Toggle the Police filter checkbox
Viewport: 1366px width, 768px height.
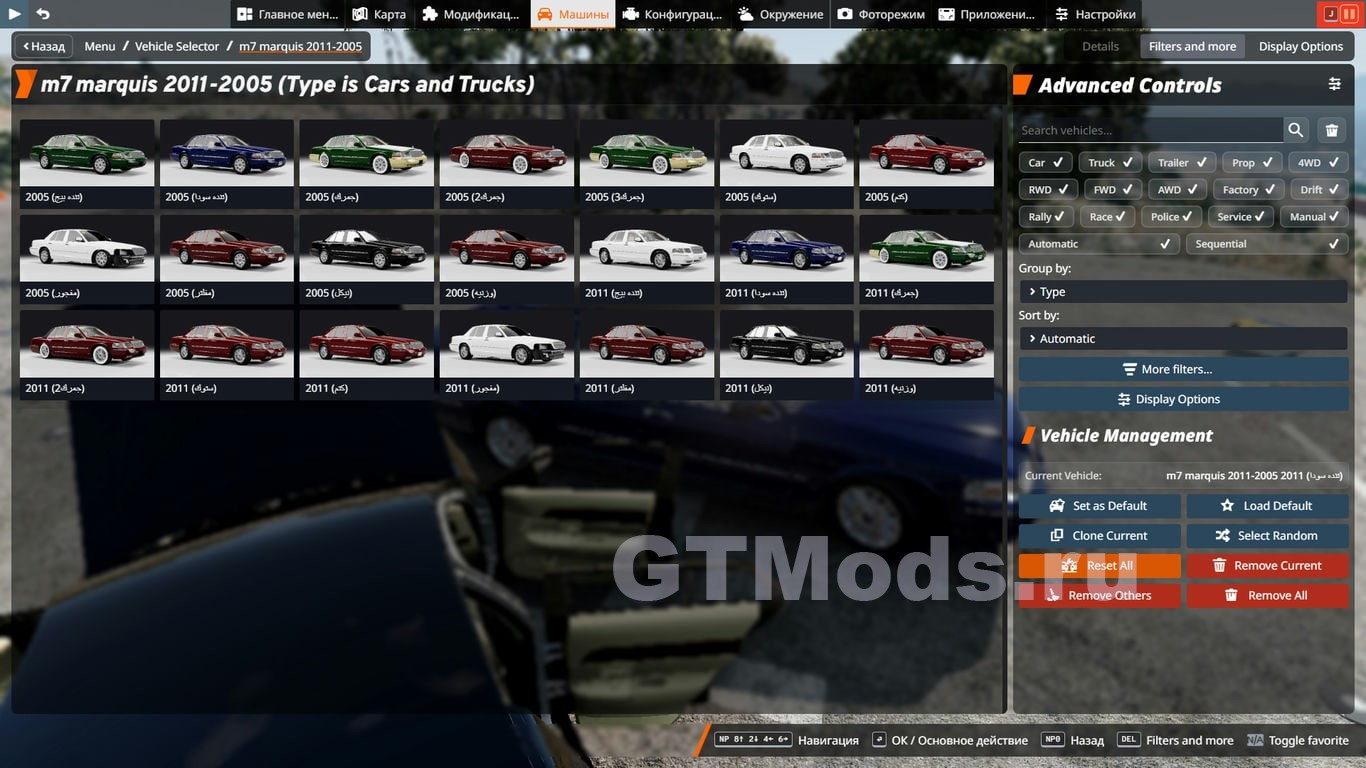click(1171, 217)
